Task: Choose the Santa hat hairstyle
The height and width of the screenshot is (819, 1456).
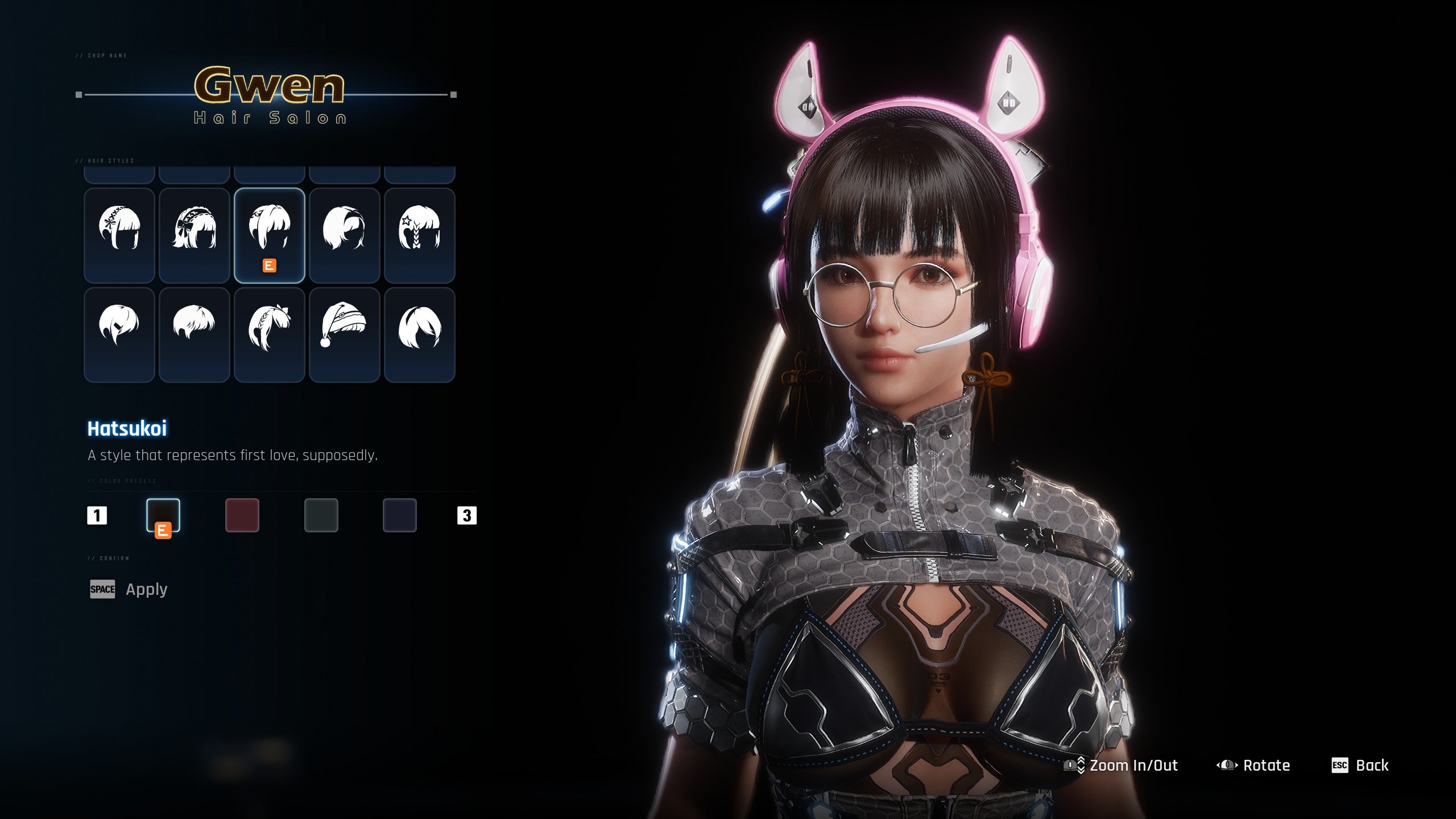Action: point(345,334)
